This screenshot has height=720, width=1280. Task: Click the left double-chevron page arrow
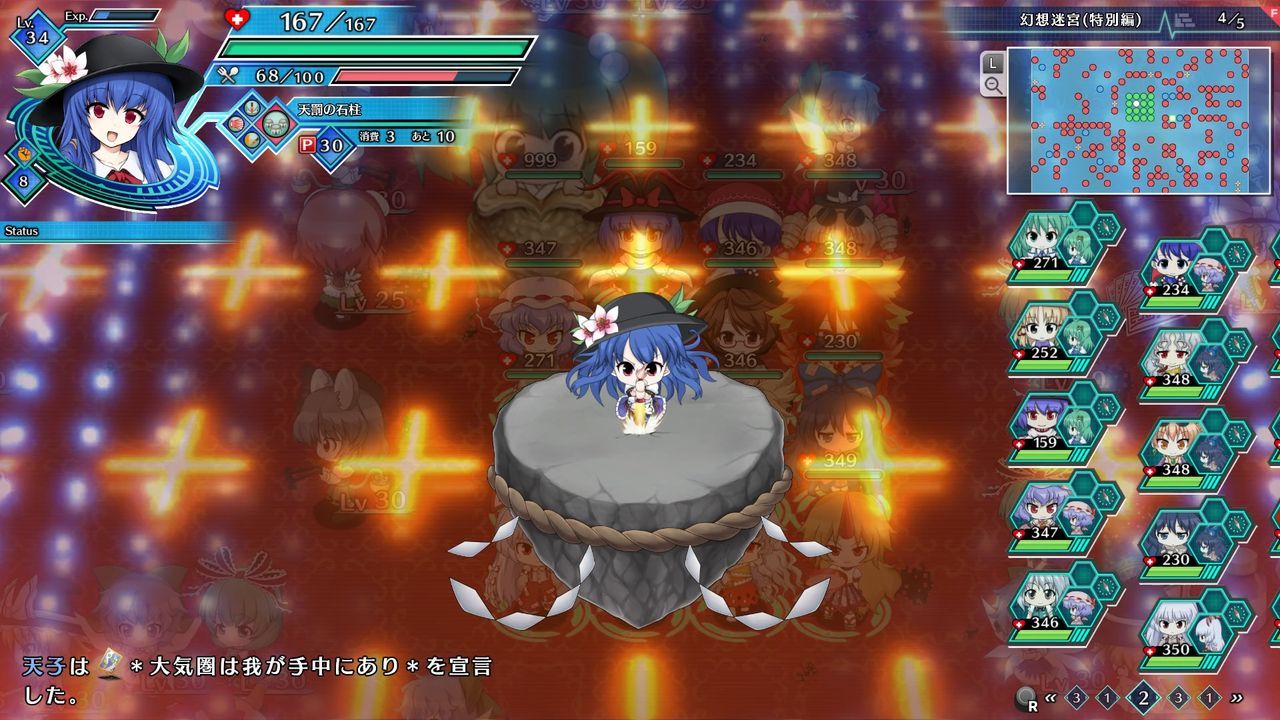tap(1050, 697)
